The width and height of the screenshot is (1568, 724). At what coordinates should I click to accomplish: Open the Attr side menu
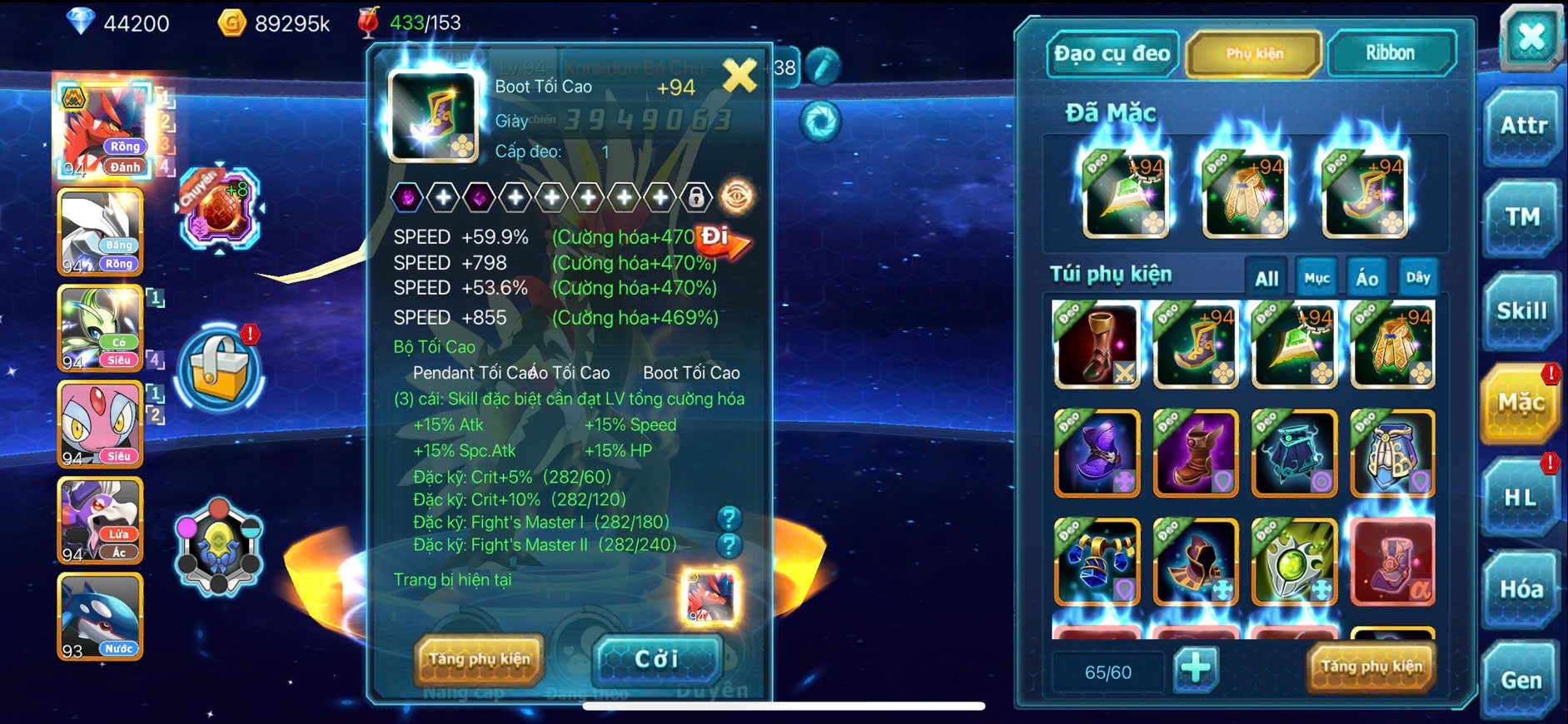pyautogui.click(x=1522, y=126)
